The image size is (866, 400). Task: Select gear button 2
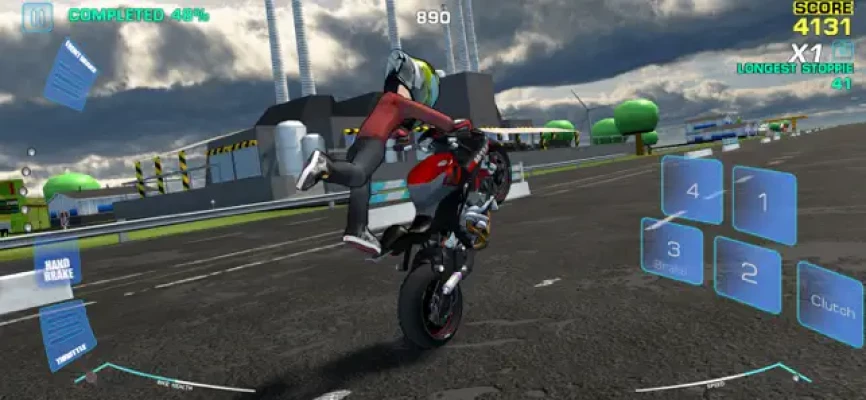[x=747, y=274]
